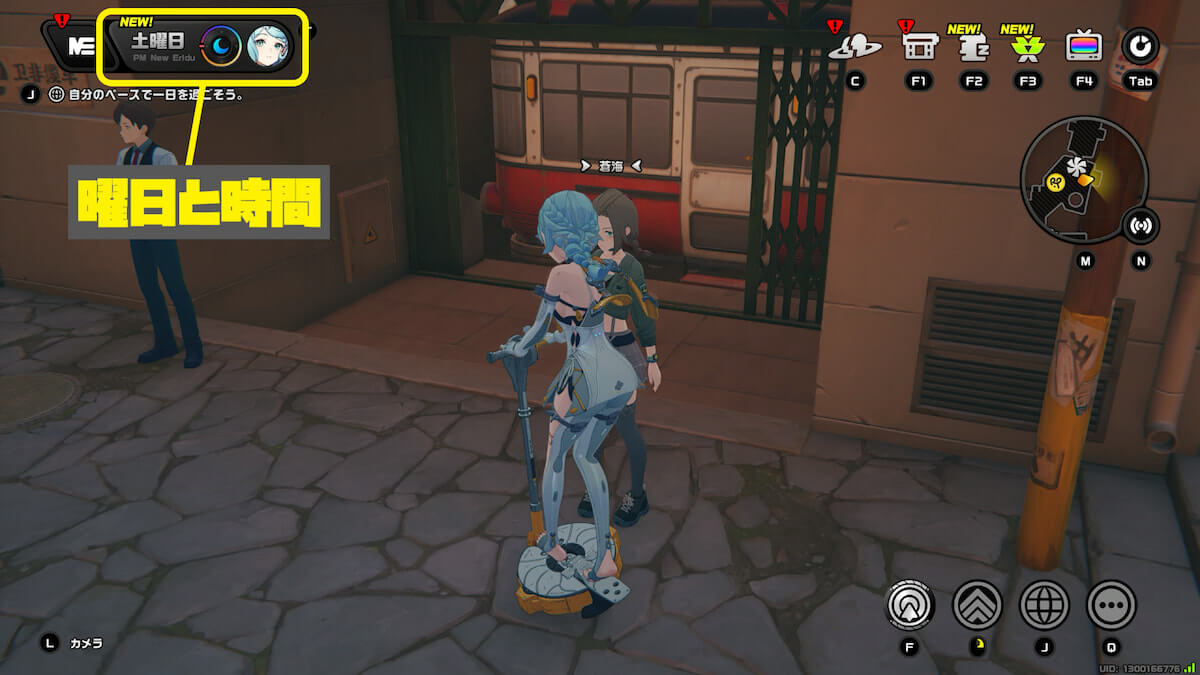Click the signal broadcast icon beside the minimap

(x=1140, y=226)
